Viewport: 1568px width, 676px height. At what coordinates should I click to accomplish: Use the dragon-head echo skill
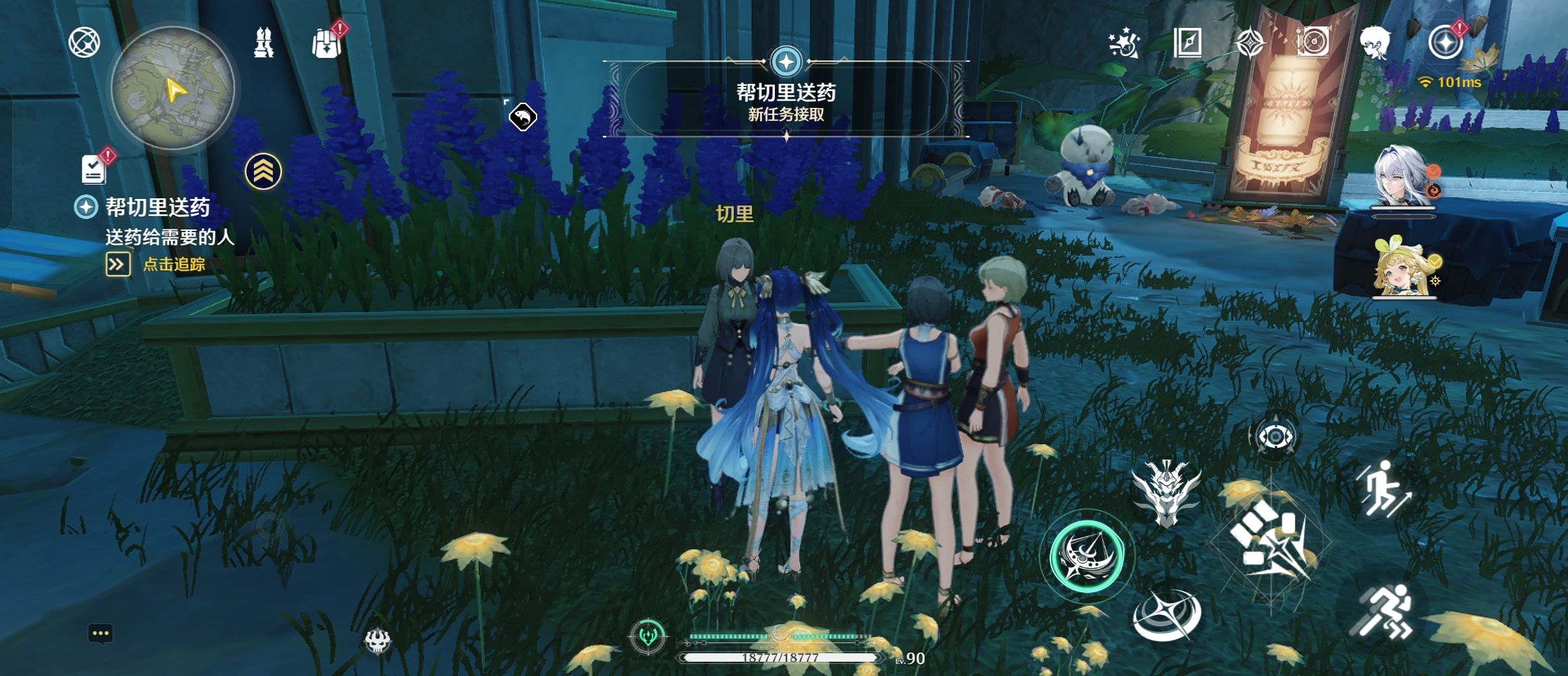point(1166,492)
